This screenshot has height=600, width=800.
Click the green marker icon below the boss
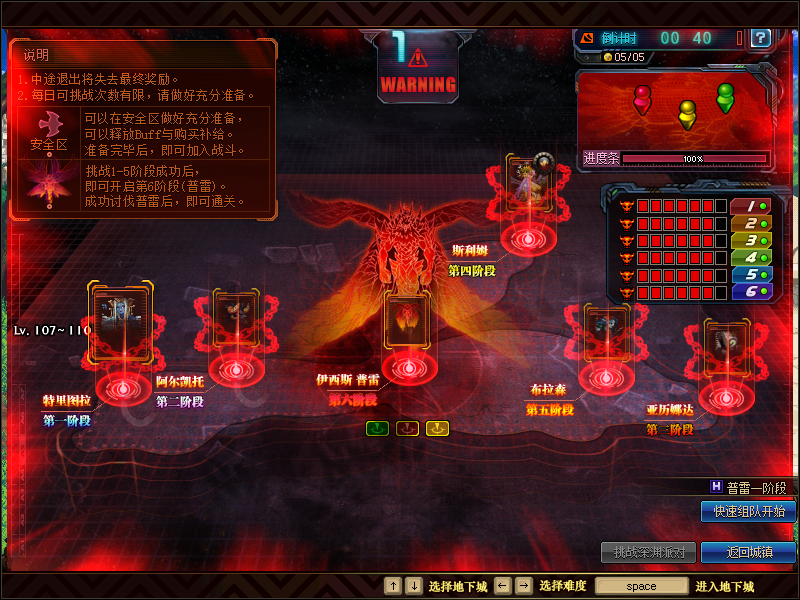pyautogui.click(x=377, y=428)
